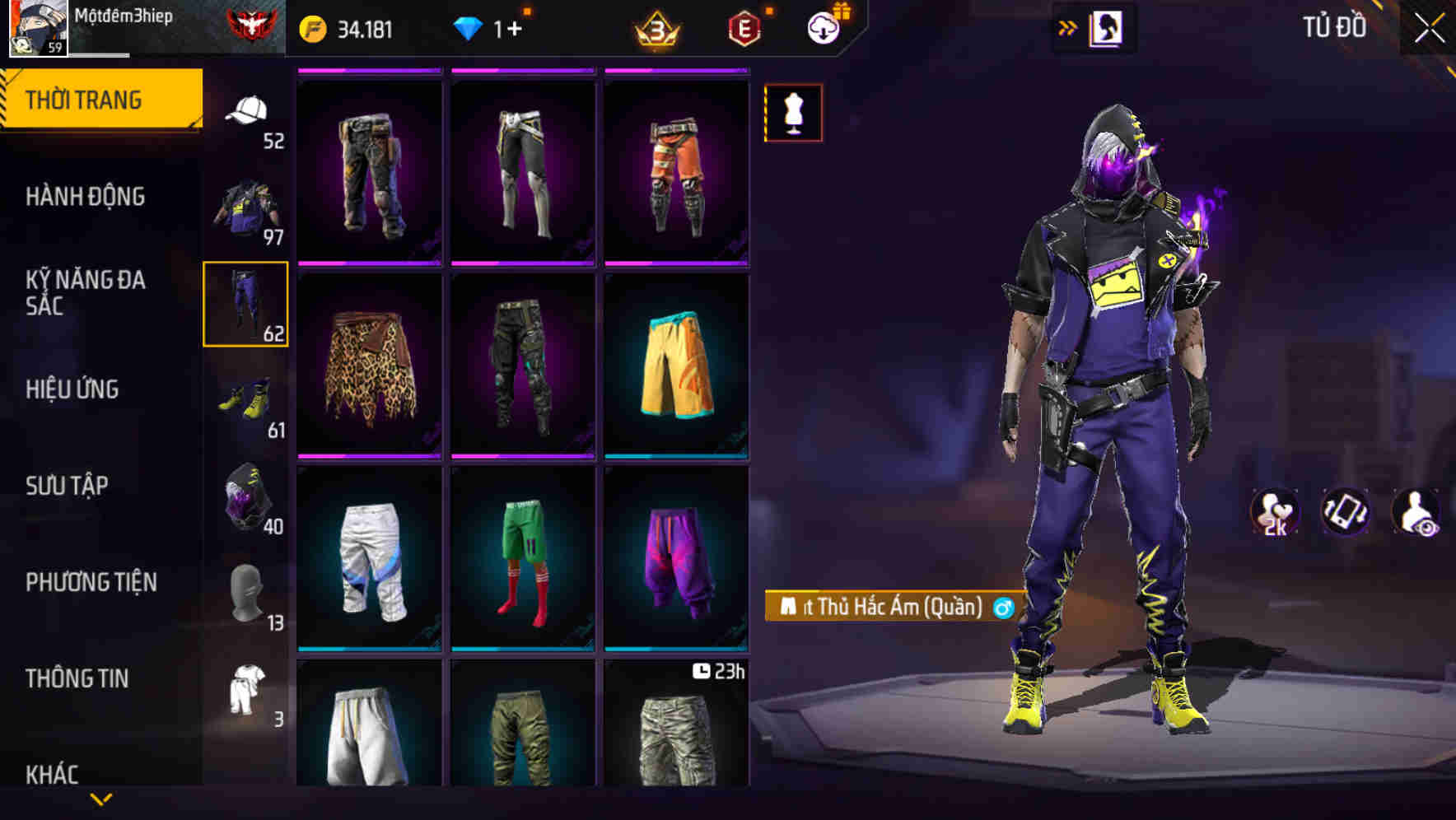This screenshot has height=820, width=1456.
Task: Open the player avatar profile
Action: [x=37, y=27]
